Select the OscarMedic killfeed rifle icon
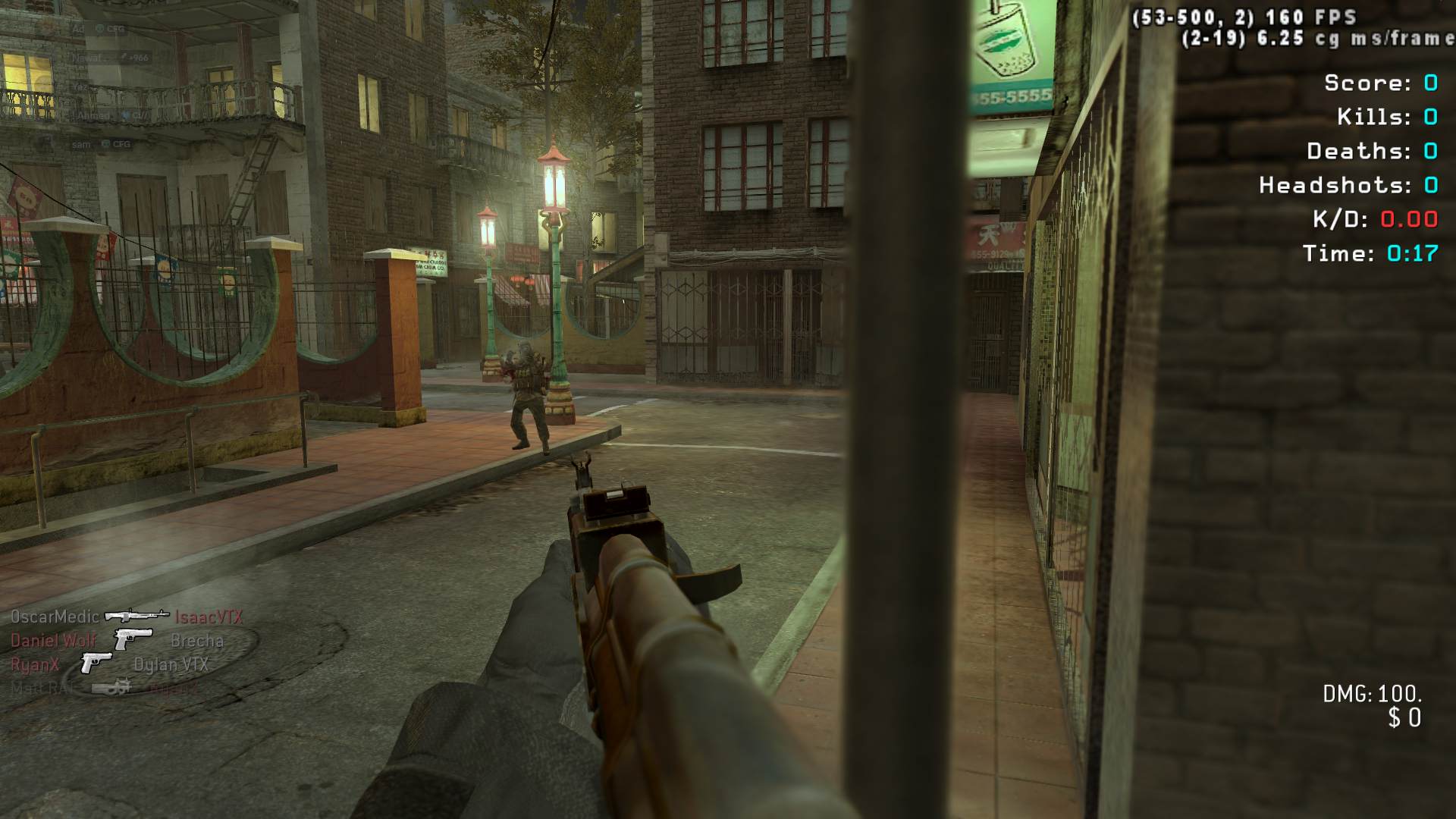1456x819 pixels. [x=136, y=616]
